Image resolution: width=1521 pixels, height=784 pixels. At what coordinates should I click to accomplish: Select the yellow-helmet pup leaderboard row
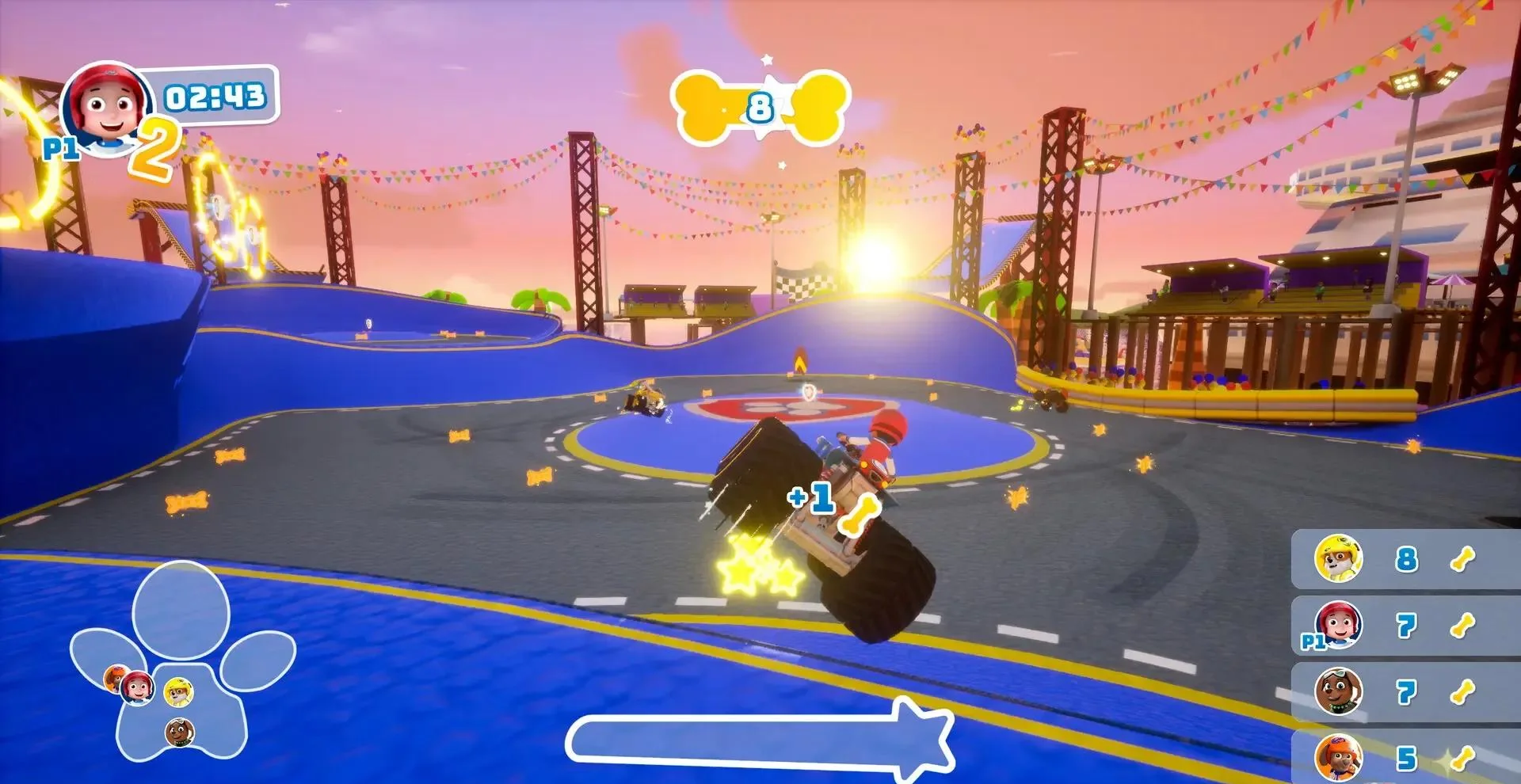tap(1405, 559)
